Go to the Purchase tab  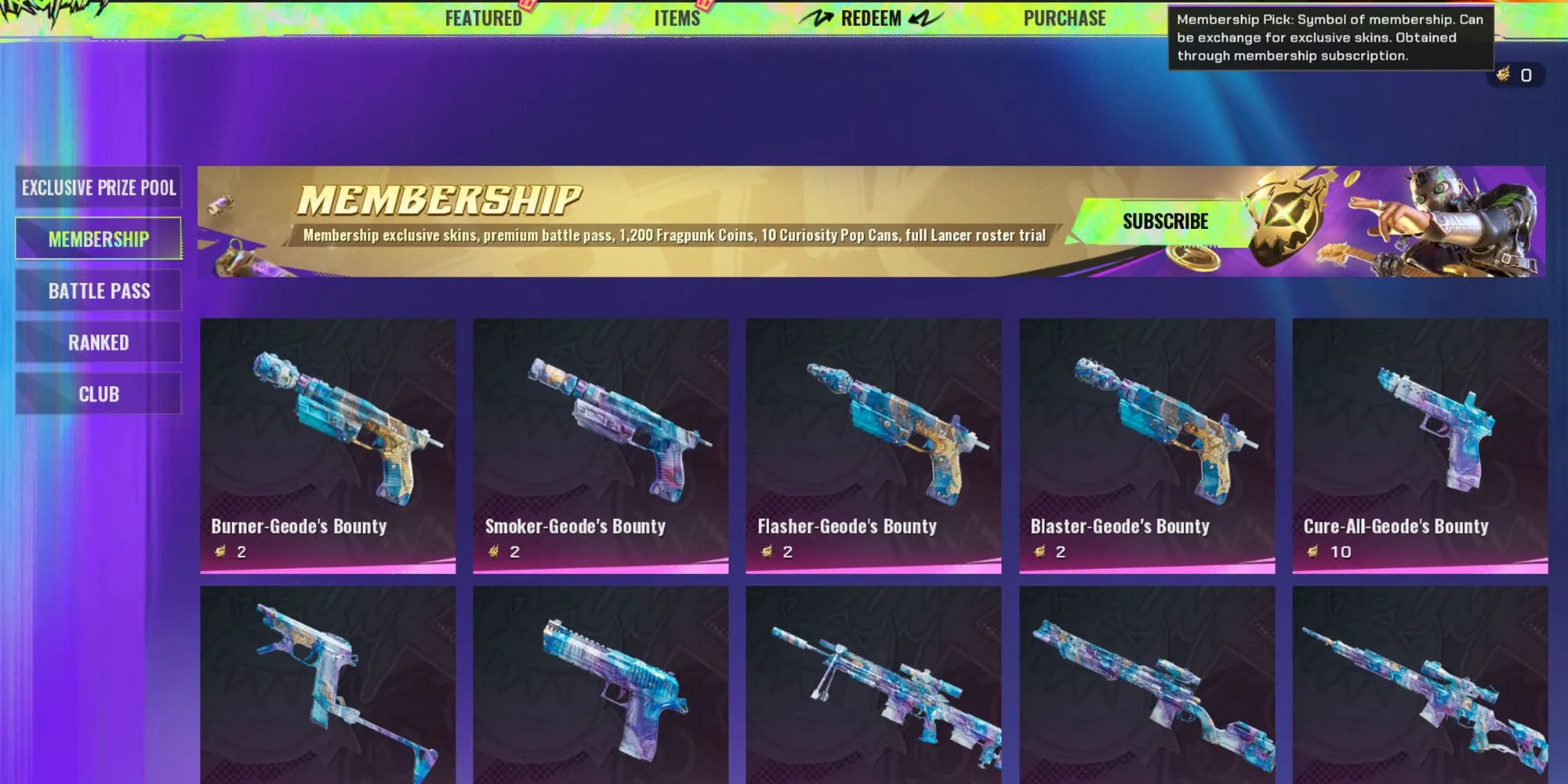coord(1064,18)
